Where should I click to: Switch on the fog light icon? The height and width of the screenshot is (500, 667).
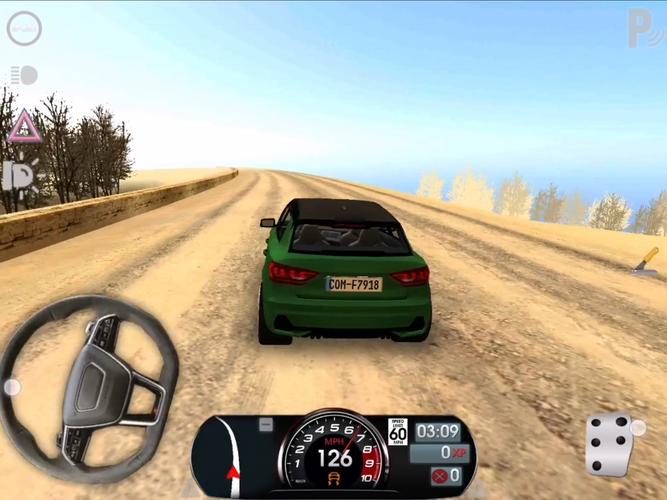click(x=20, y=176)
